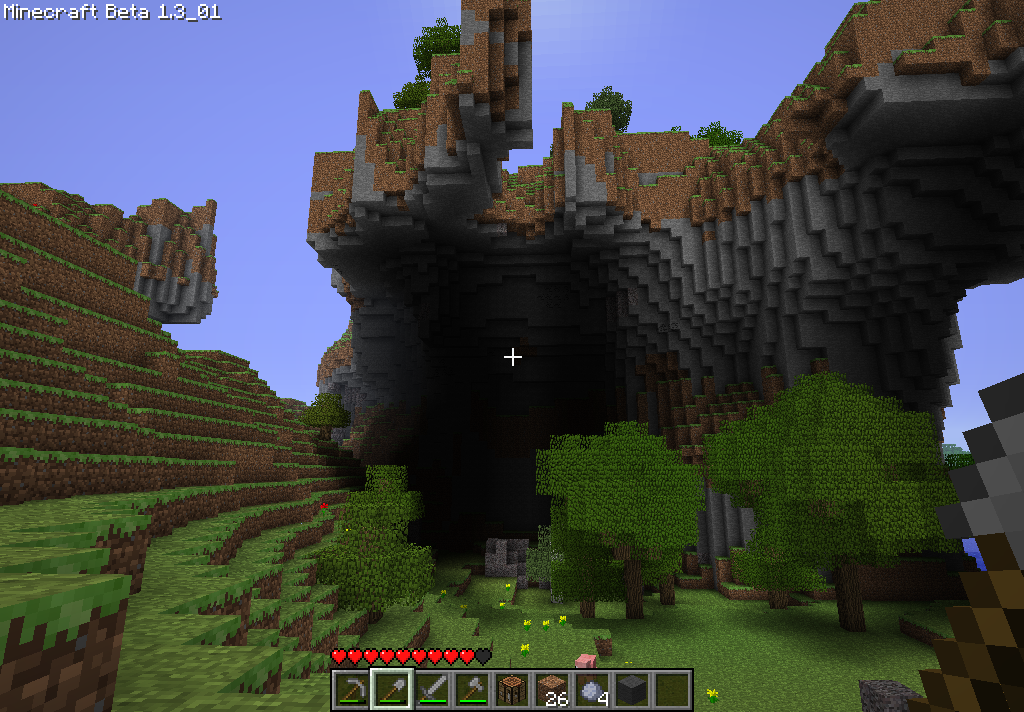The width and height of the screenshot is (1024, 712).
Task: Pick the dirt block stack of 26
Action: tap(551, 689)
